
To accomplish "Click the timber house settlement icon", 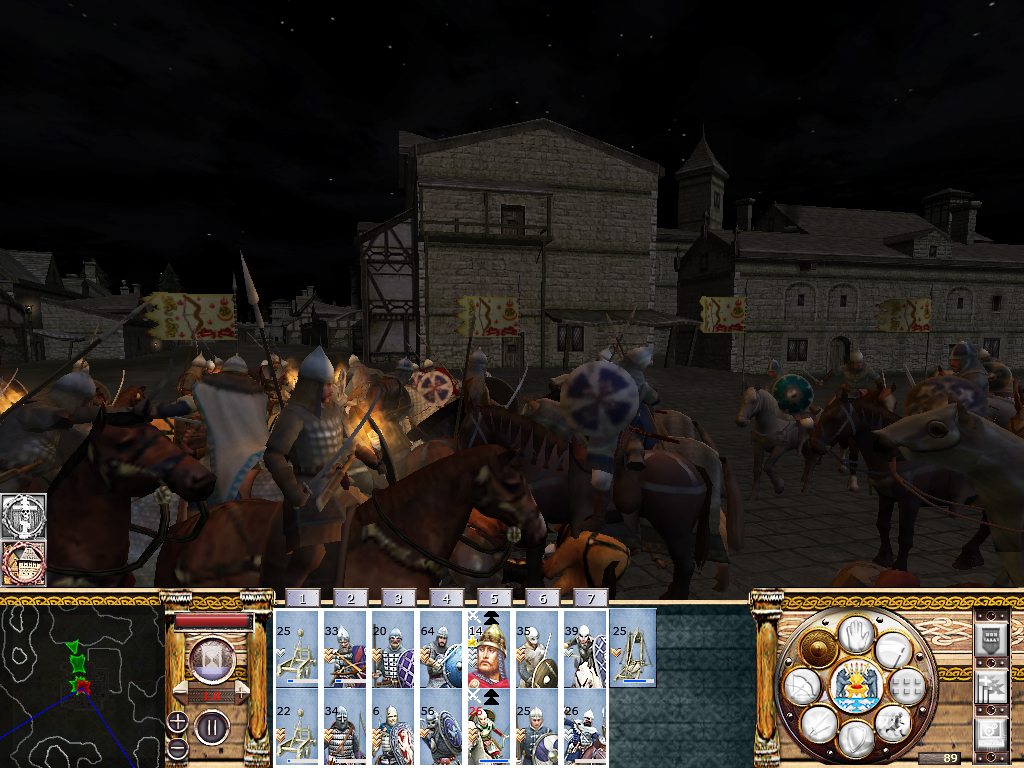I will point(24,565).
